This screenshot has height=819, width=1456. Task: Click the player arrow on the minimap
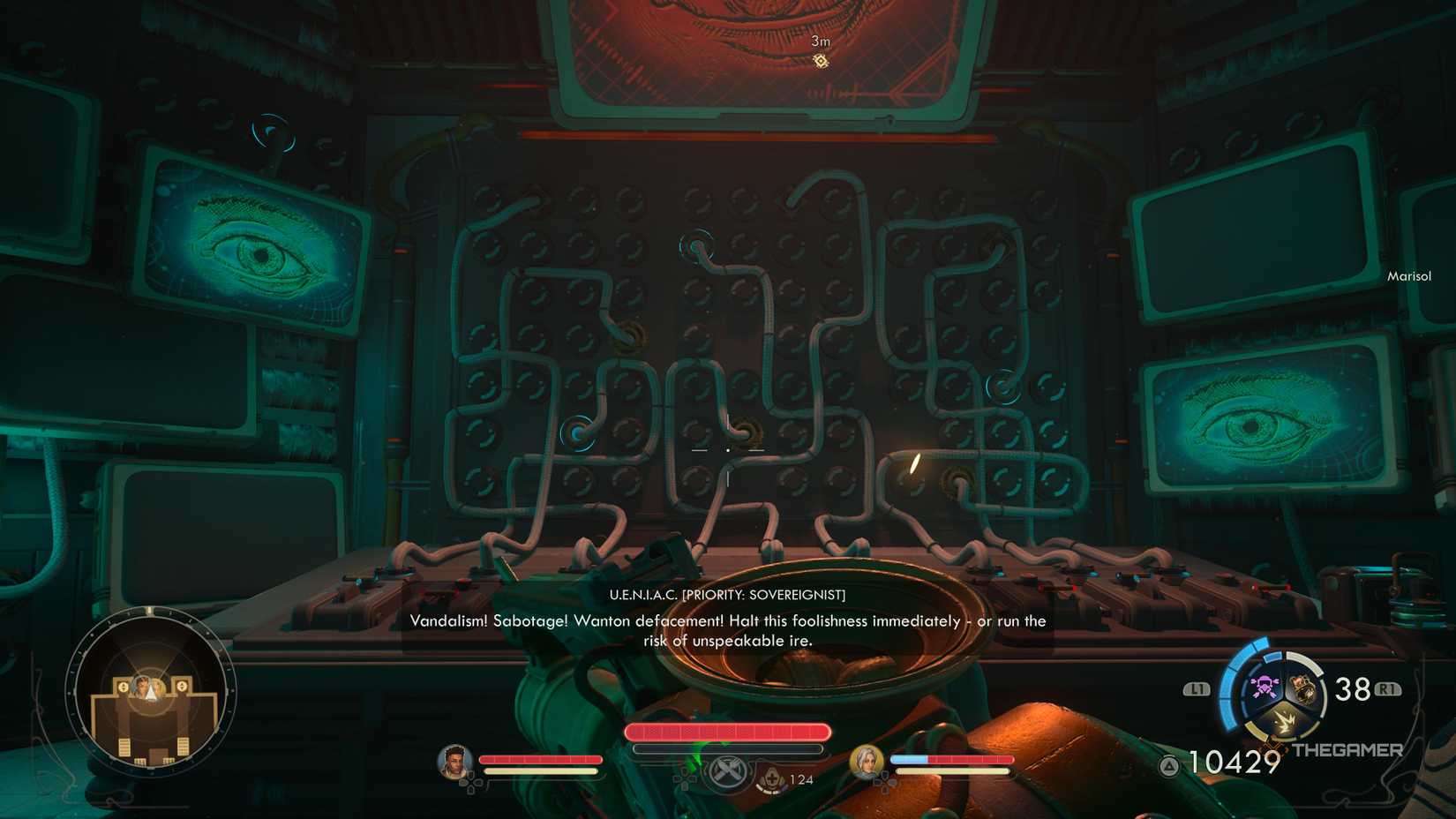point(151,694)
